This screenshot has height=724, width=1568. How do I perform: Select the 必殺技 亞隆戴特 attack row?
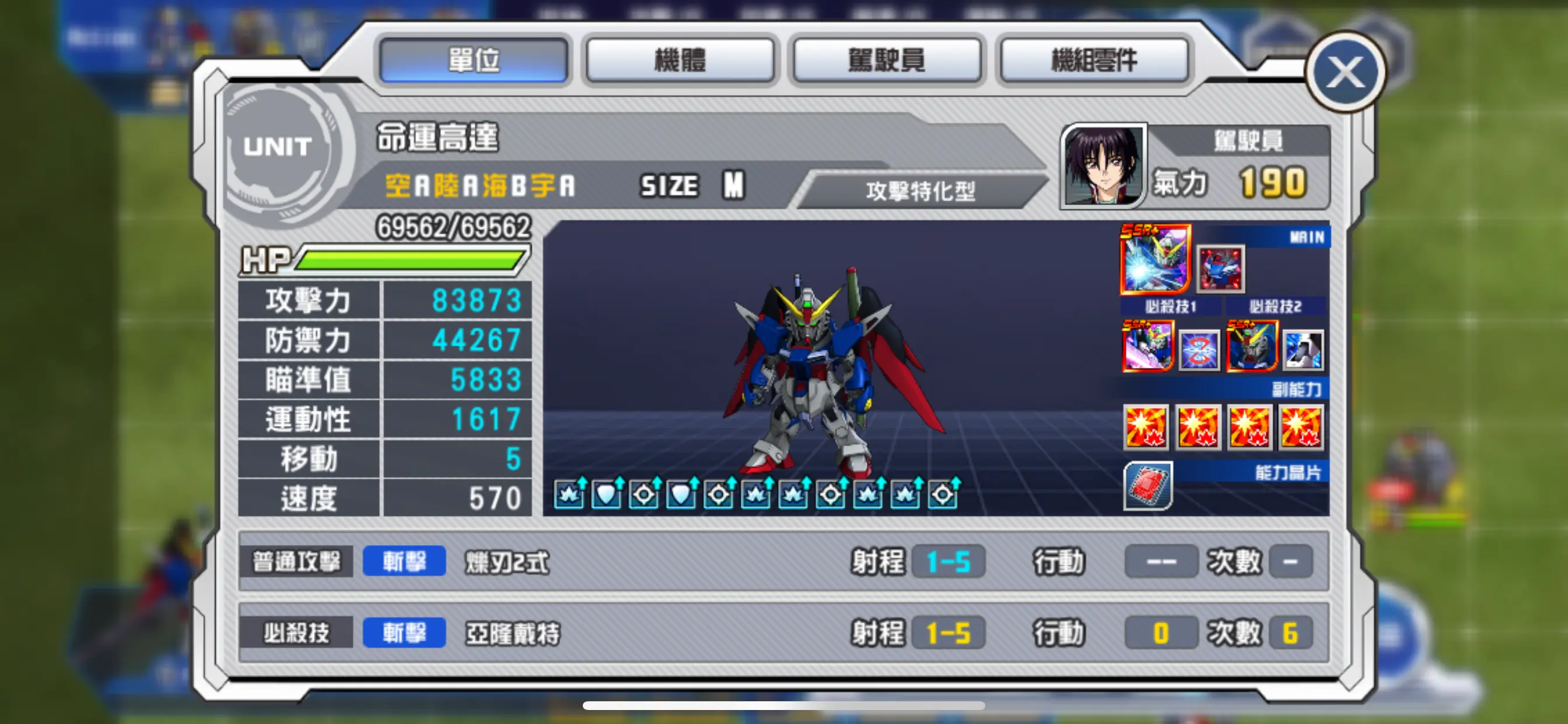pos(783,632)
